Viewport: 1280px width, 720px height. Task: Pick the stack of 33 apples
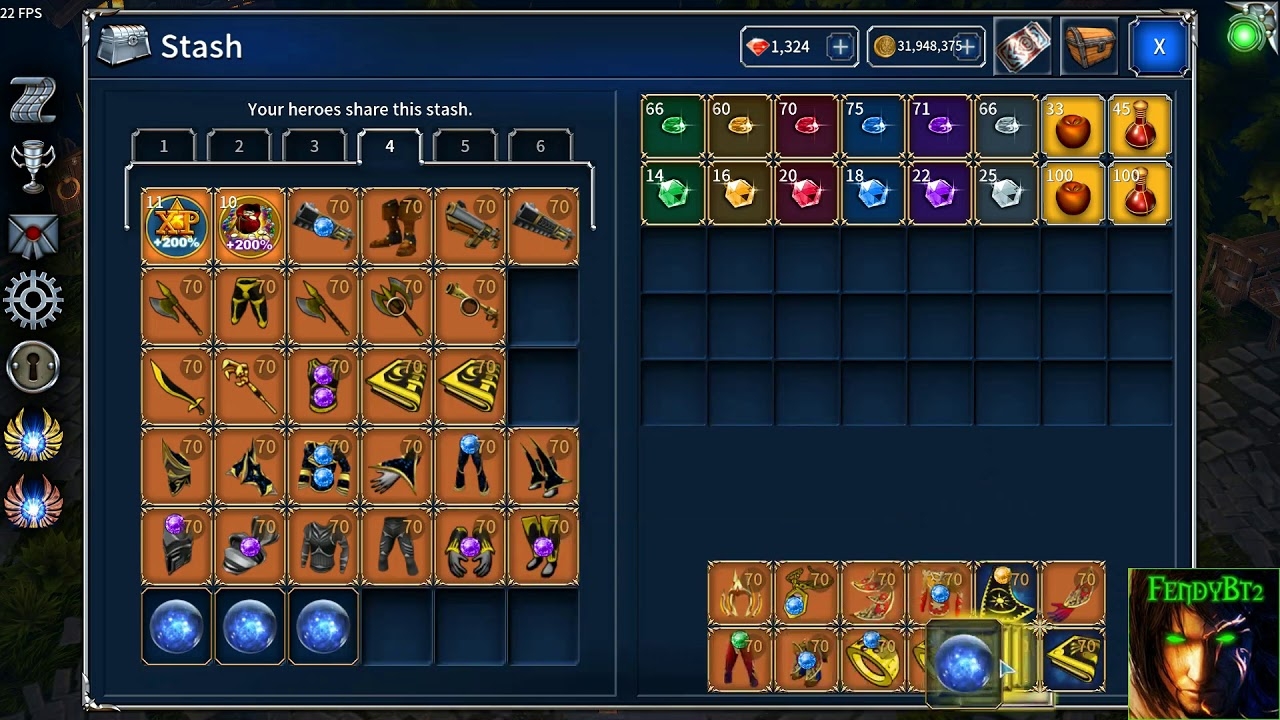coord(1073,126)
